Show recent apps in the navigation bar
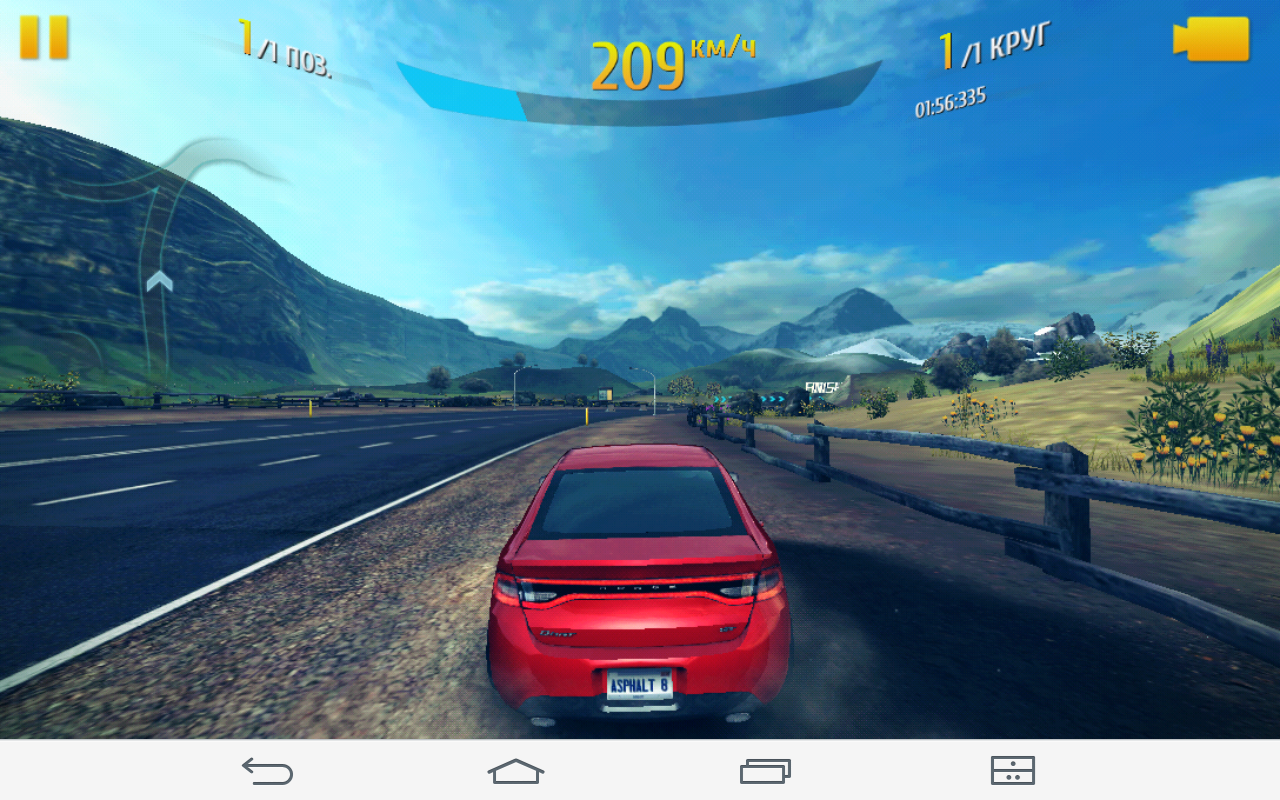This screenshot has height=800, width=1280. coord(765,770)
